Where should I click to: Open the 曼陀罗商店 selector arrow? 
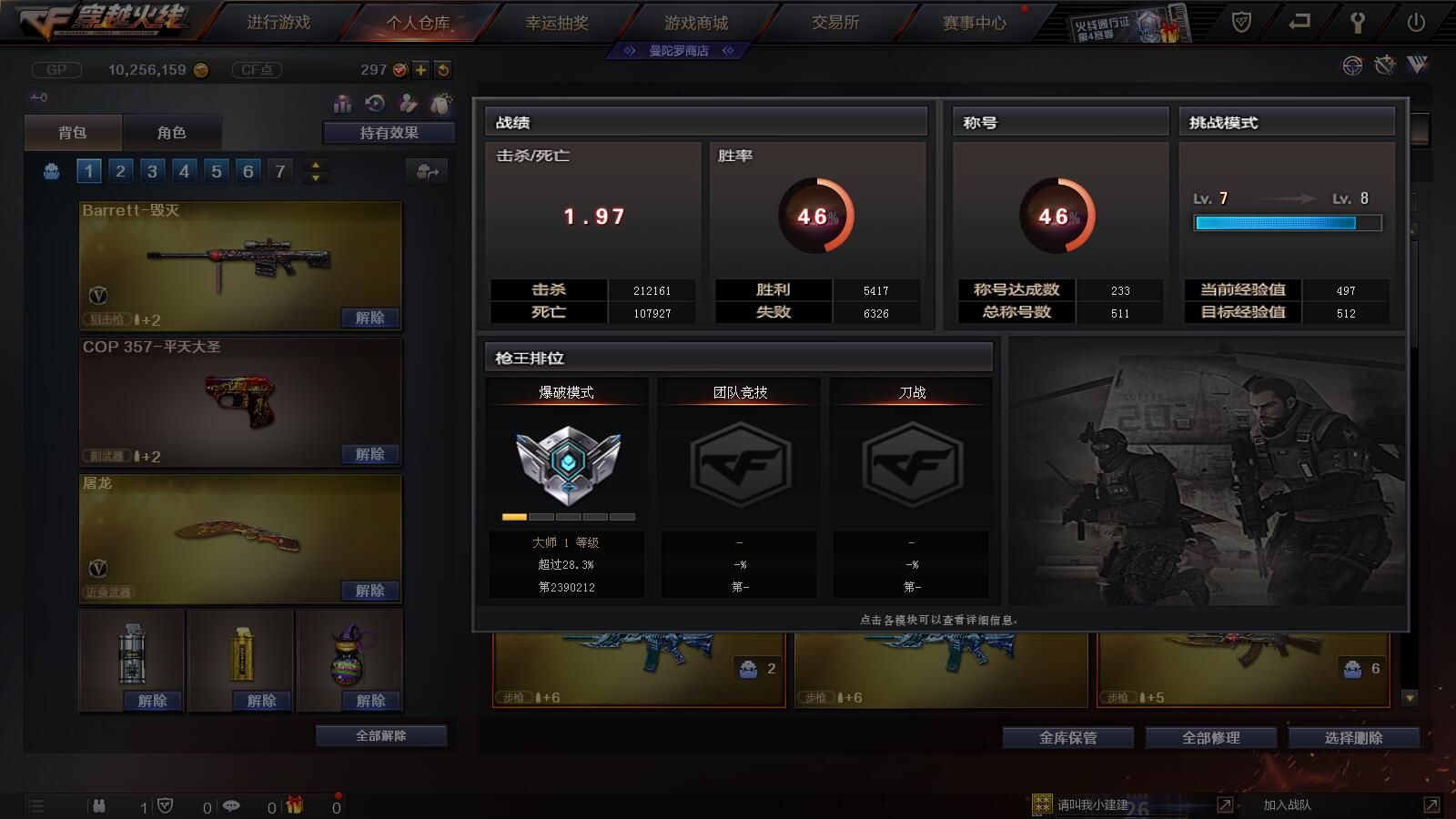click(727, 51)
